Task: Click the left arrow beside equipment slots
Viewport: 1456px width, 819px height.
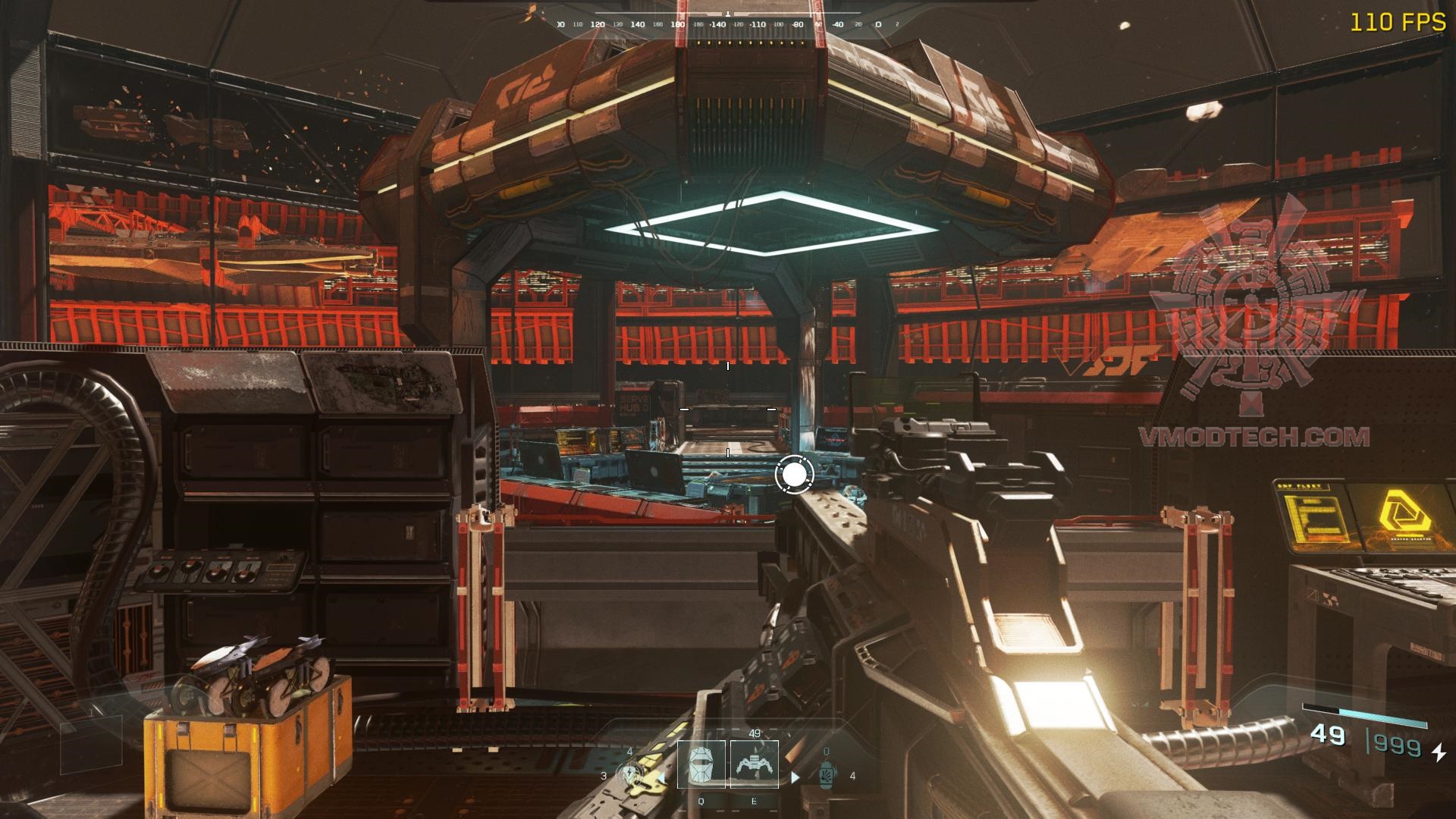Action: [x=661, y=777]
